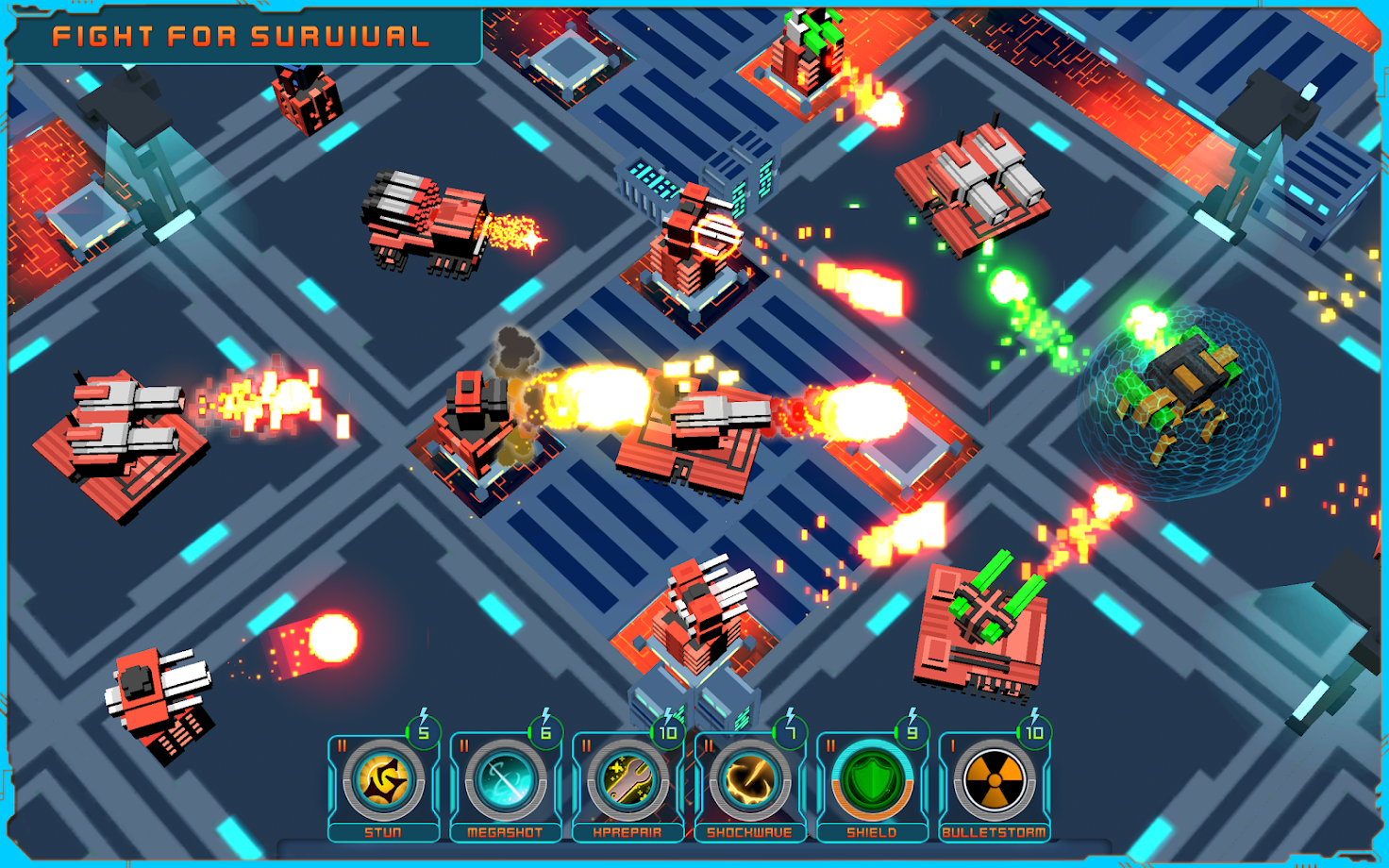1389x868 pixels.
Task: Activate the green Shield ability
Action: (871, 781)
